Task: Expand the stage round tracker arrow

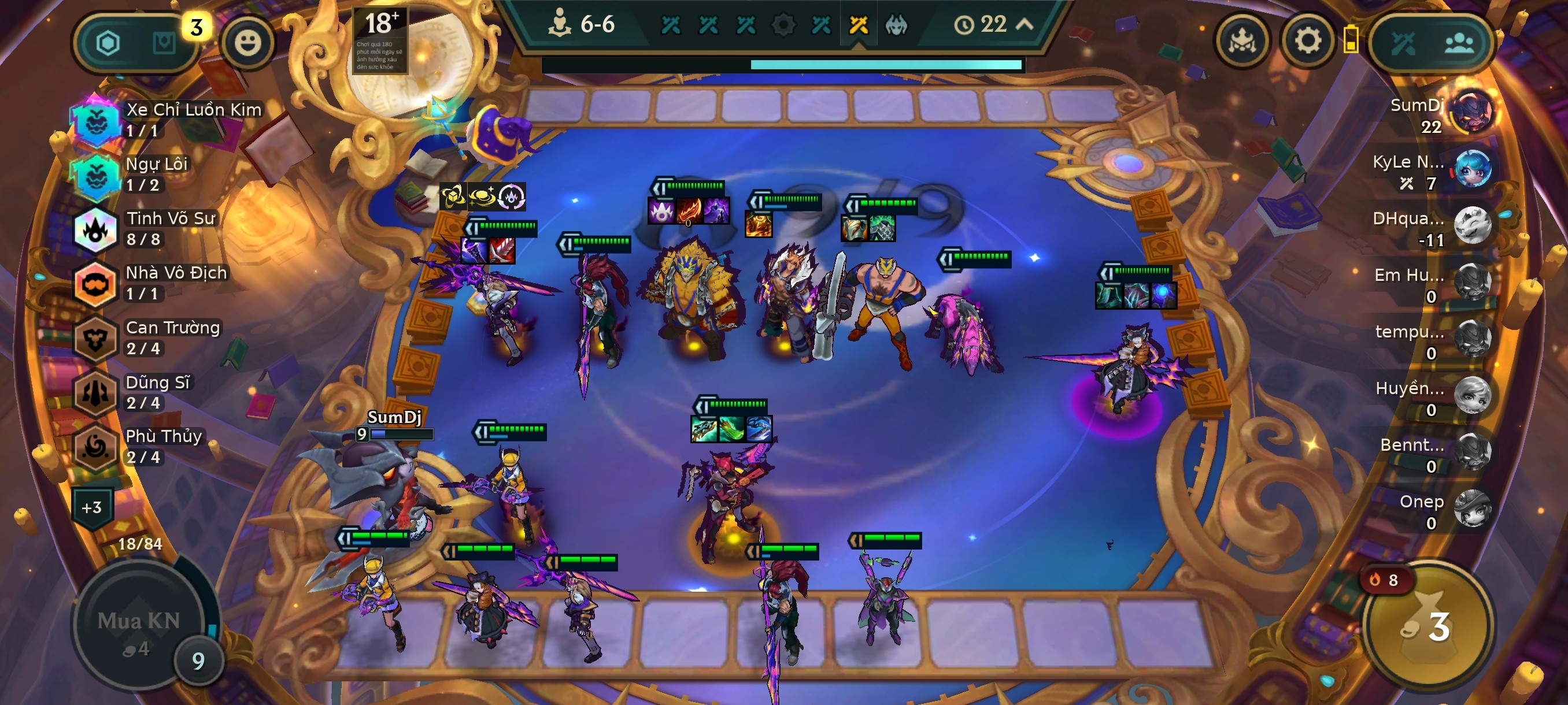Action: [x=1025, y=24]
